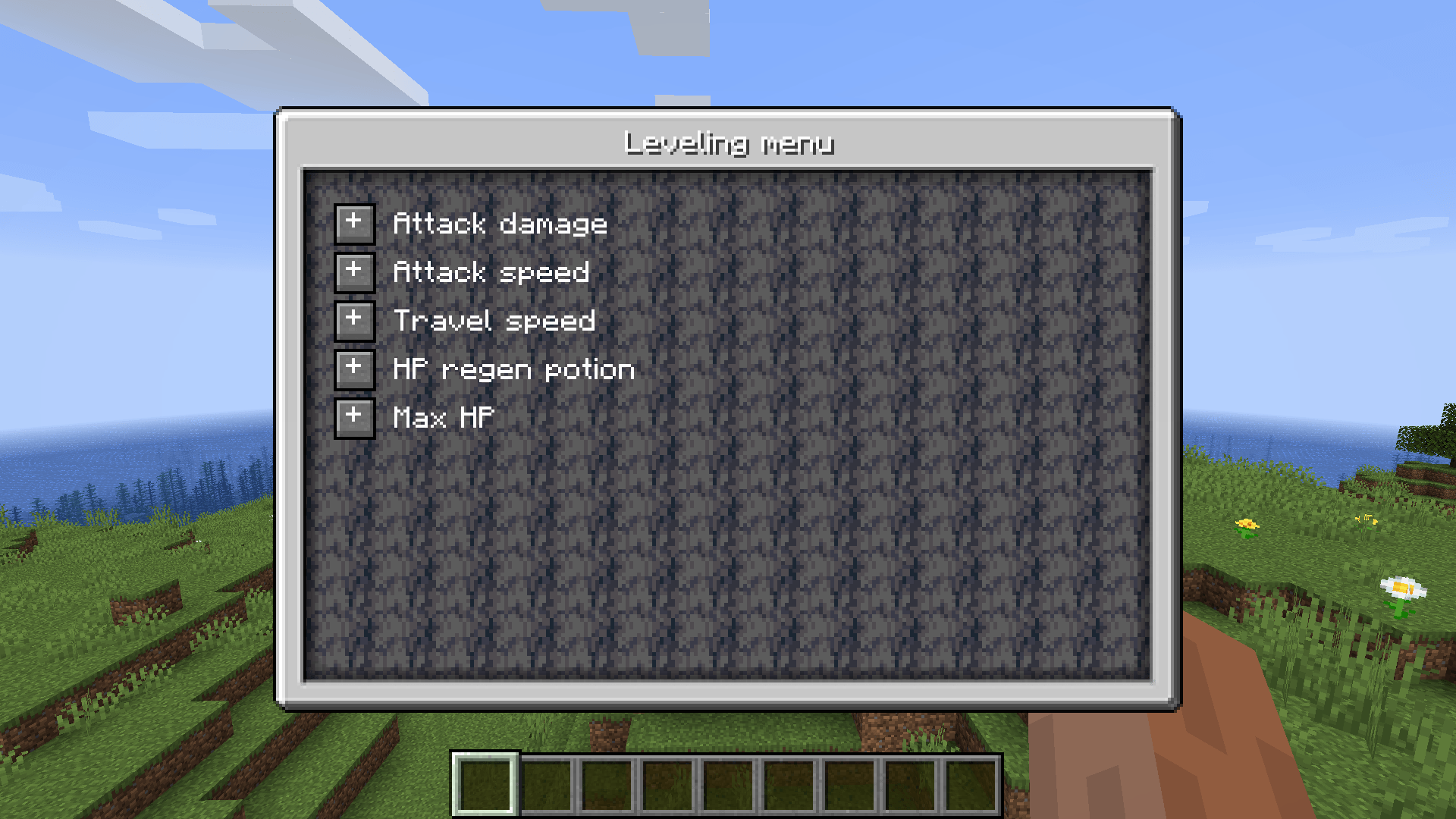The height and width of the screenshot is (819, 1456).
Task: Select the Attack speed stat label
Action: (x=491, y=271)
